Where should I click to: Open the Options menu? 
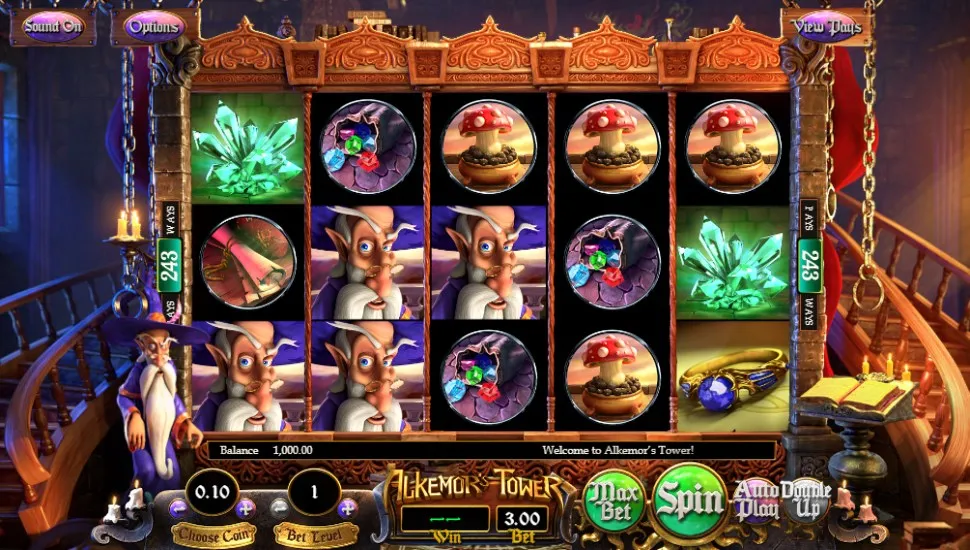[154, 27]
